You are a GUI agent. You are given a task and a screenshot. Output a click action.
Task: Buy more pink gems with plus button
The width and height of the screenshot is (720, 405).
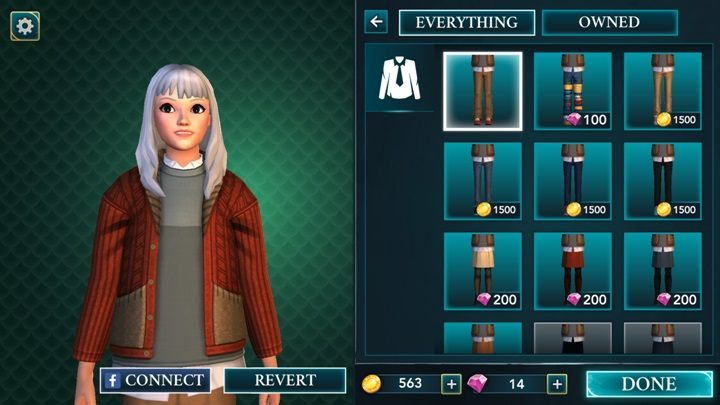pos(556,383)
